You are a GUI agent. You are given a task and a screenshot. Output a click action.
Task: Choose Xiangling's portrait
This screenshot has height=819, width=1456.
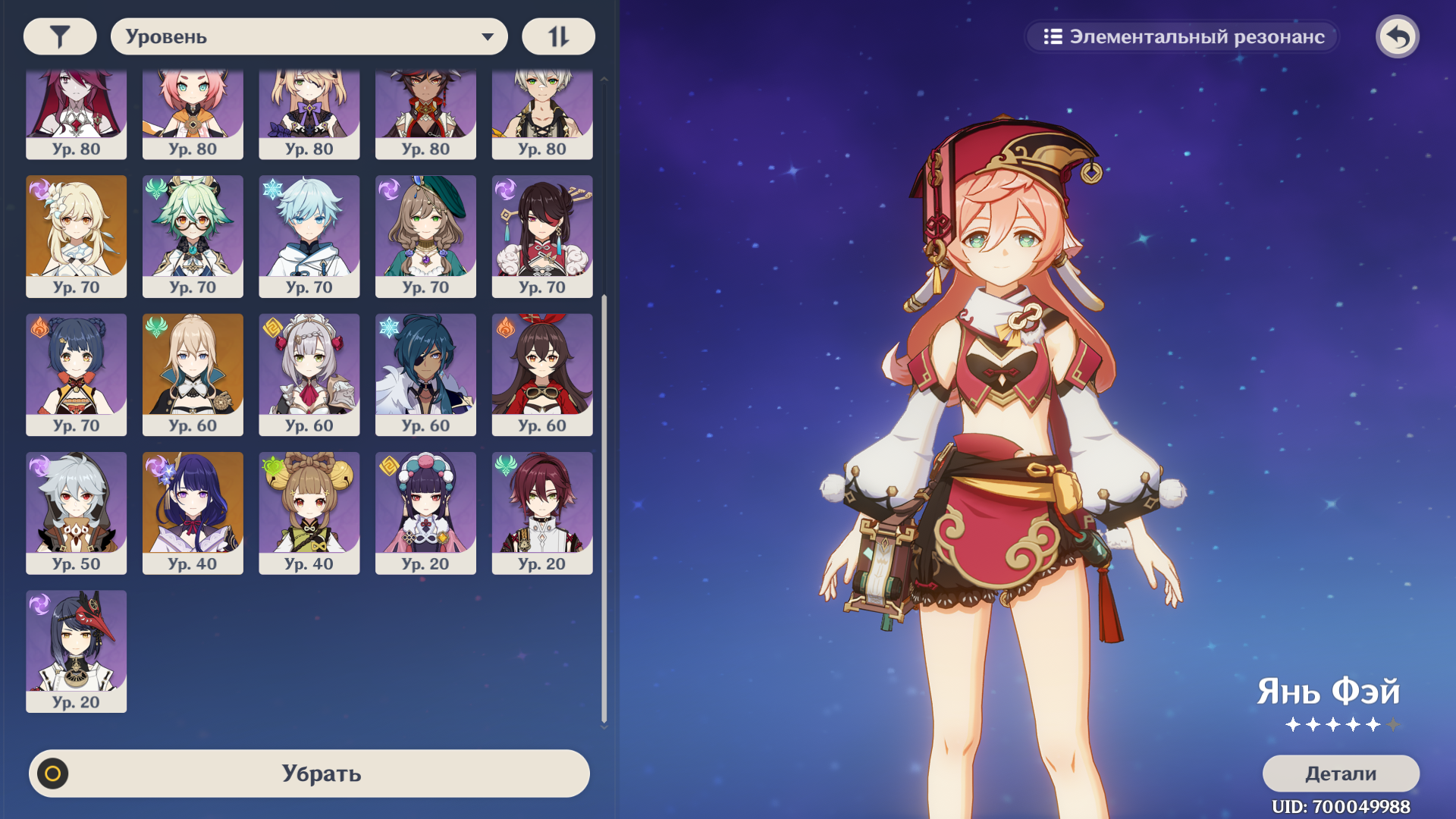(x=77, y=374)
